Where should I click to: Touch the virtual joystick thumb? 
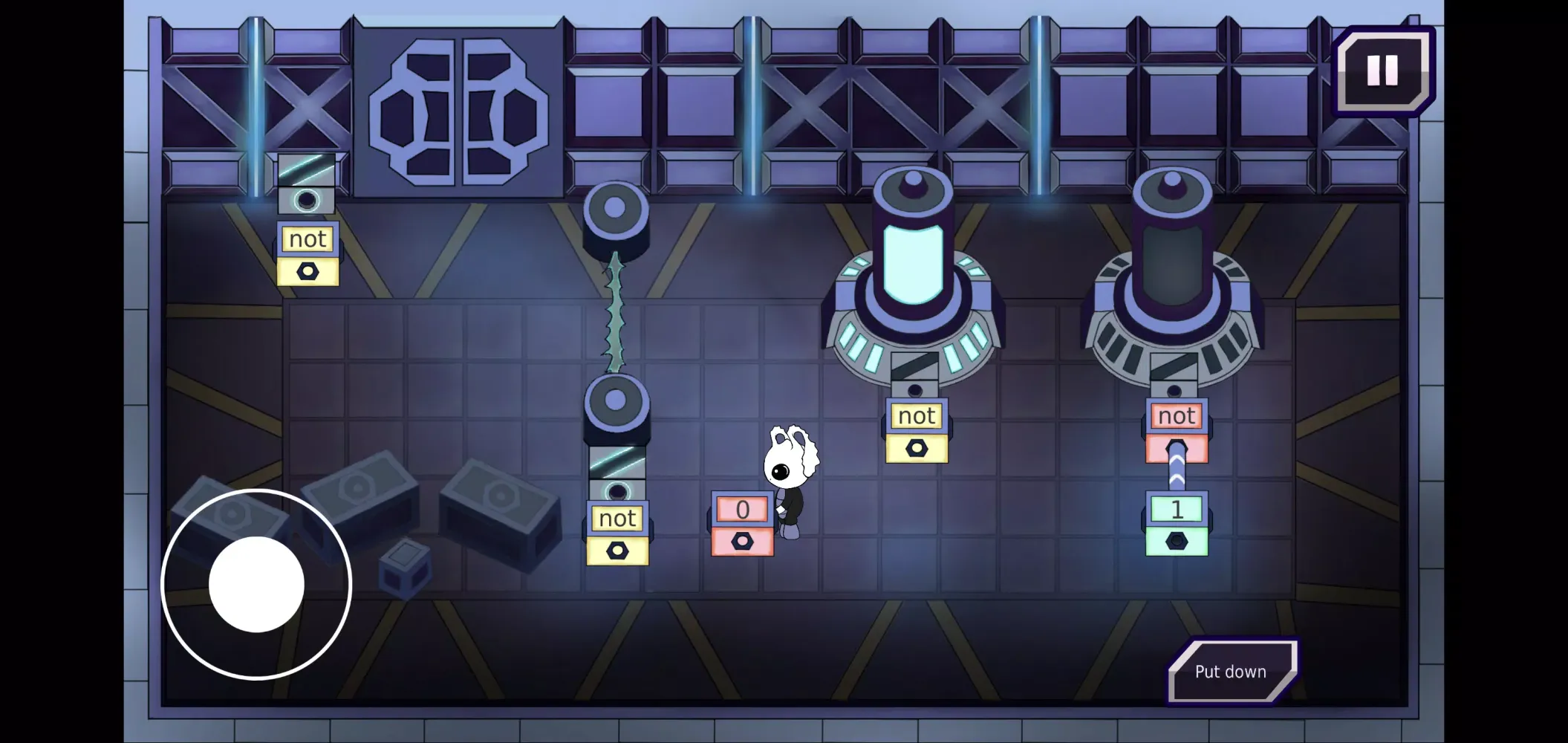click(x=256, y=584)
